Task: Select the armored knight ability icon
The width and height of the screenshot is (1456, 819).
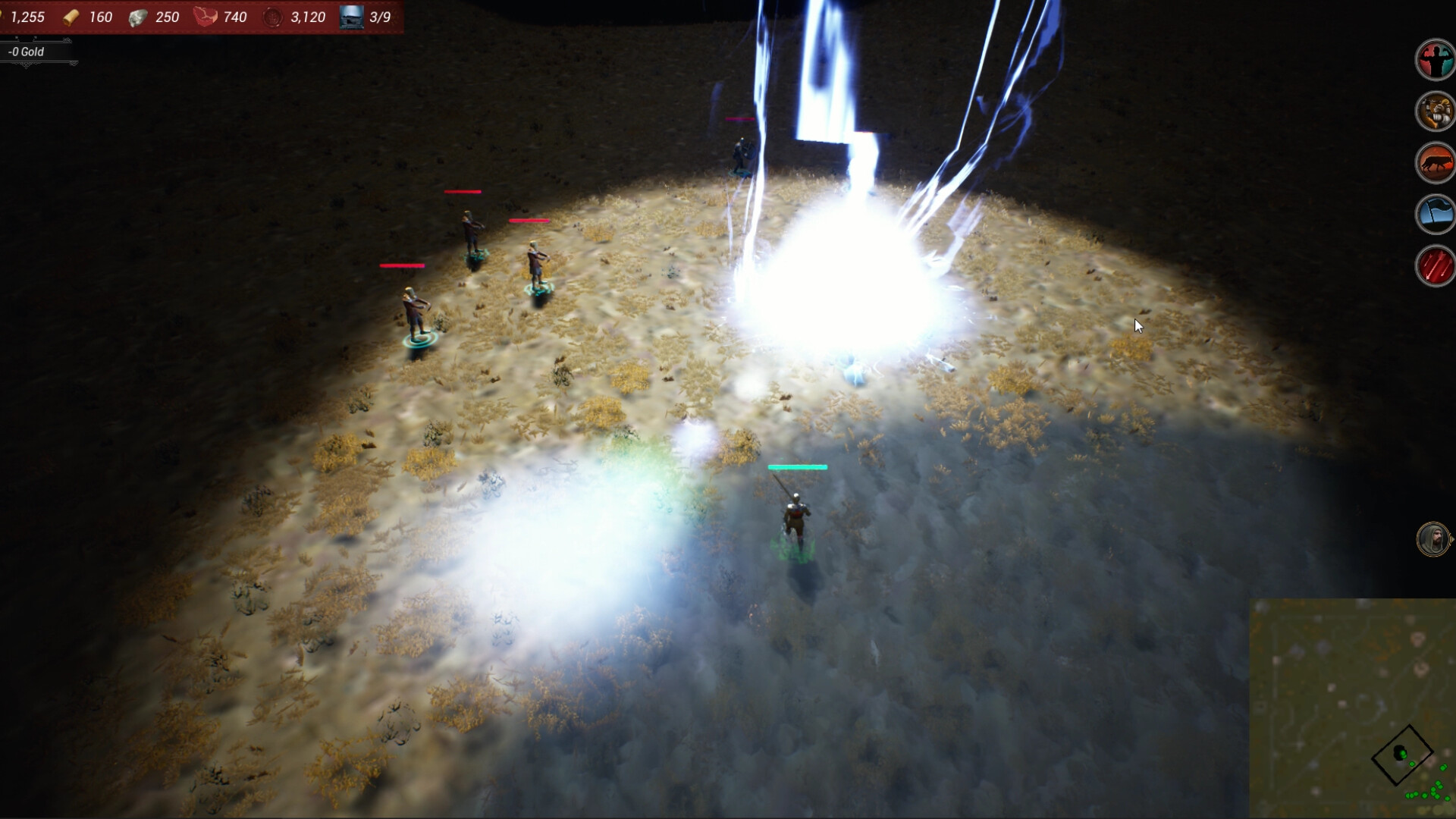Action: tap(1435, 111)
